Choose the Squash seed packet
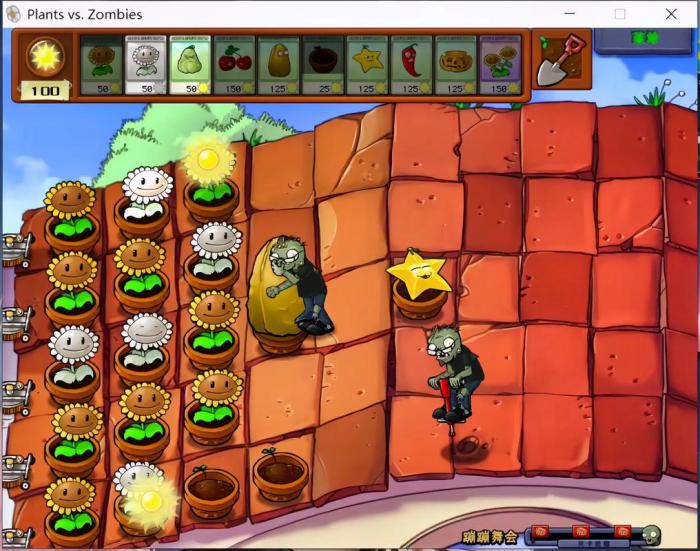Image resolution: width=700 pixels, height=551 pixels. pyautogui.click(x=189, y=65)
